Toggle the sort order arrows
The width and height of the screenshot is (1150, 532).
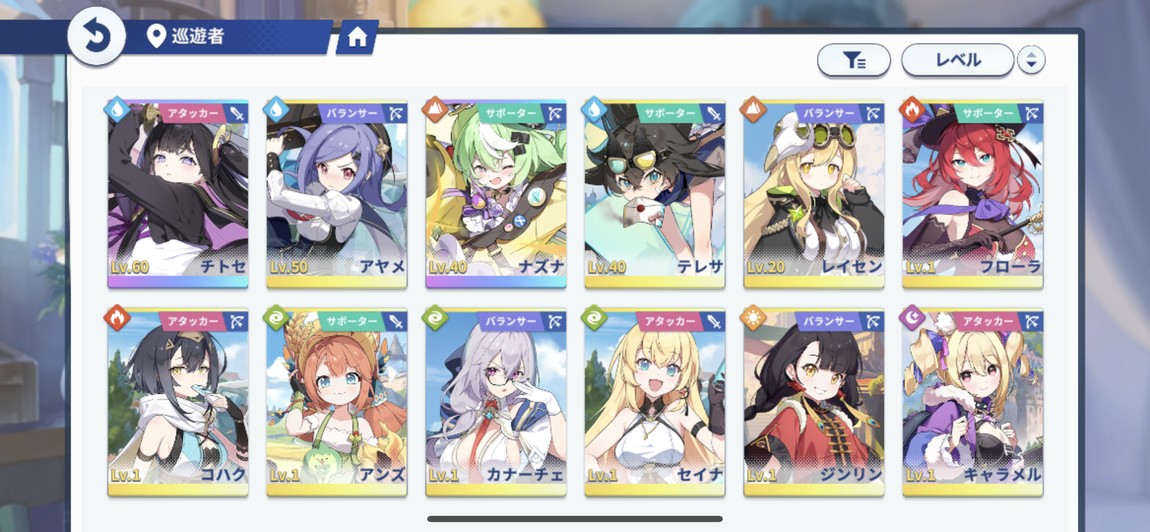pyautogui.click(x=1031, y=60)
